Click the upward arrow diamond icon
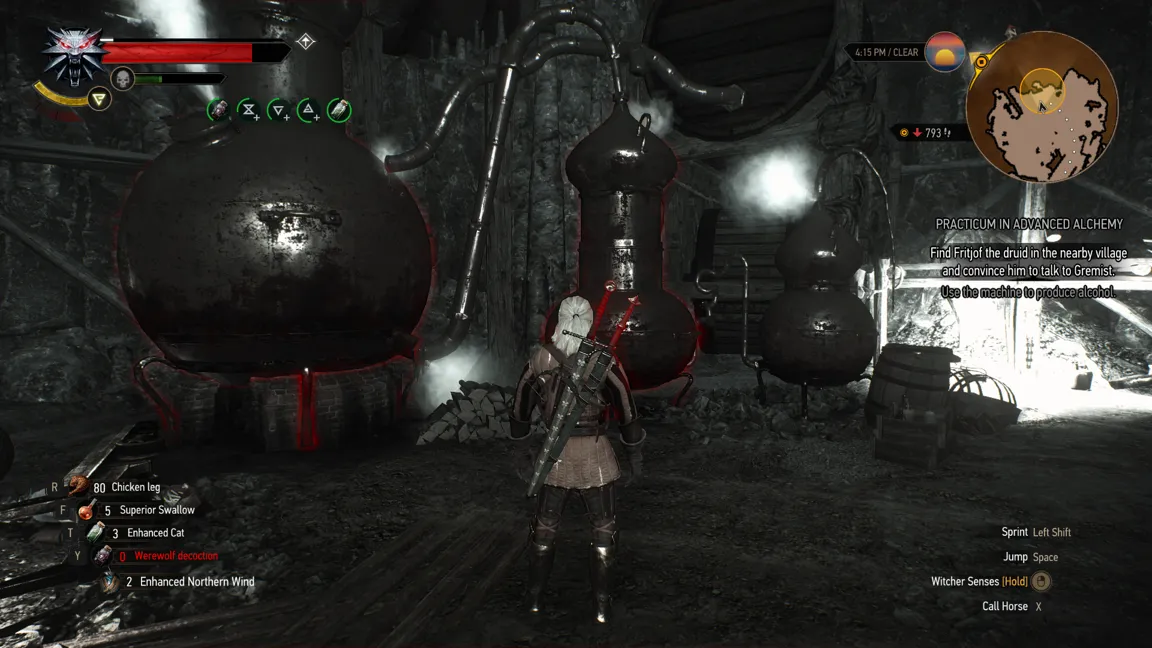Screen dimensions: 1152x648 click(306, 41)
